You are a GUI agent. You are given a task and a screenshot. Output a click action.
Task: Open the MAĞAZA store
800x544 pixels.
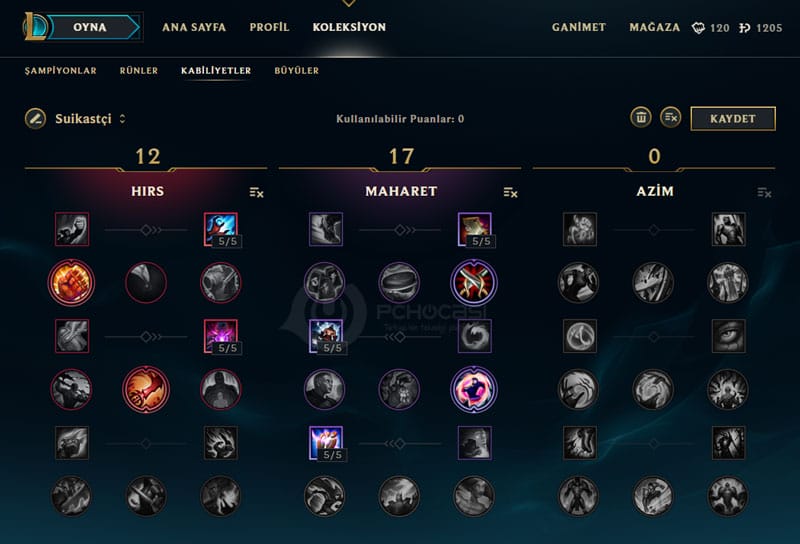[655, 27]
